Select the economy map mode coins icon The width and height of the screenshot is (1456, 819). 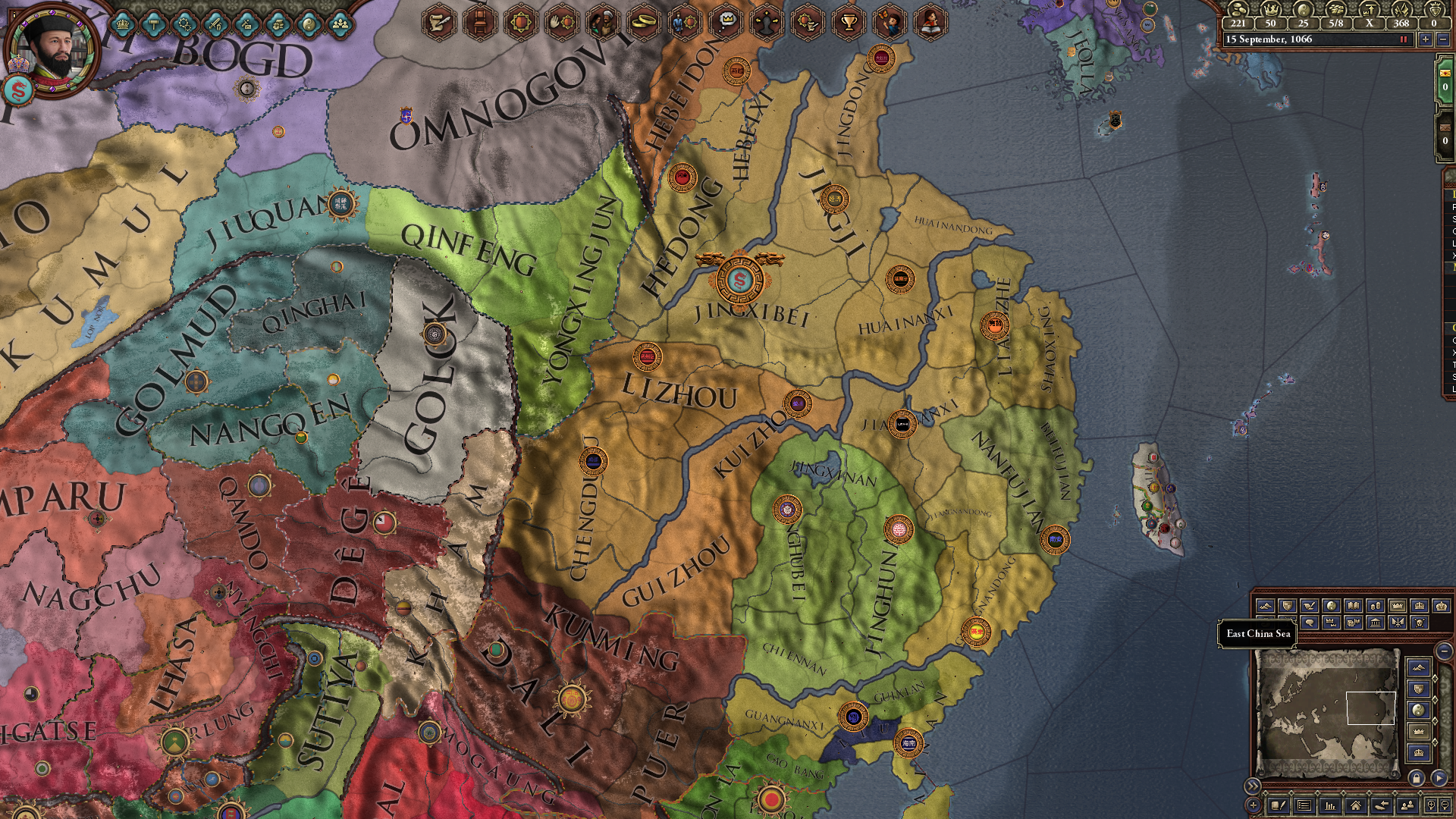point(1376,604)
